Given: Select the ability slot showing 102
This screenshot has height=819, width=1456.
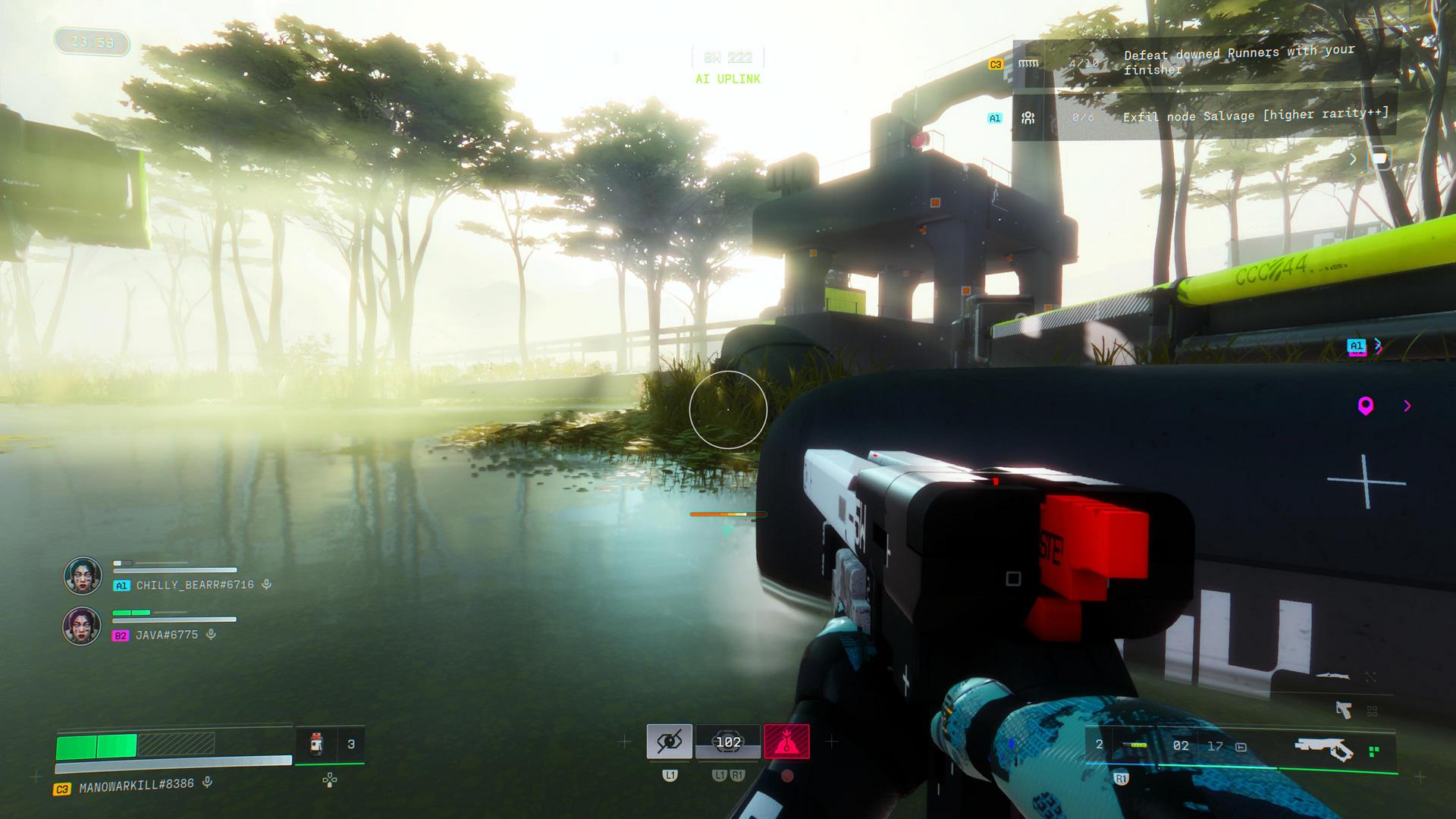Looking at the screenshot, I should coord(728,742).
